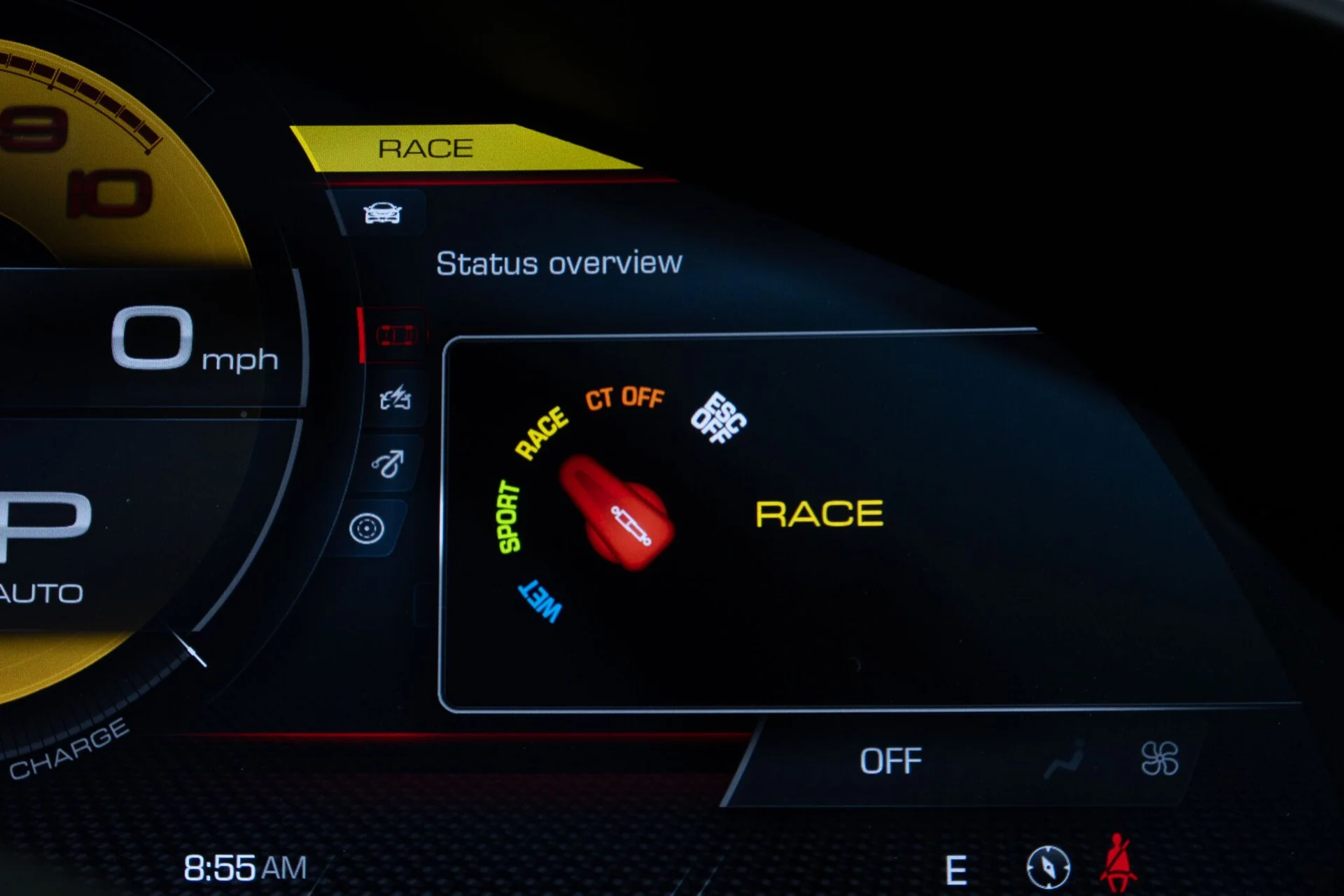Select the tire wheel icon tab
Viewport: 1344px width, 896px height.
(367, 528)
